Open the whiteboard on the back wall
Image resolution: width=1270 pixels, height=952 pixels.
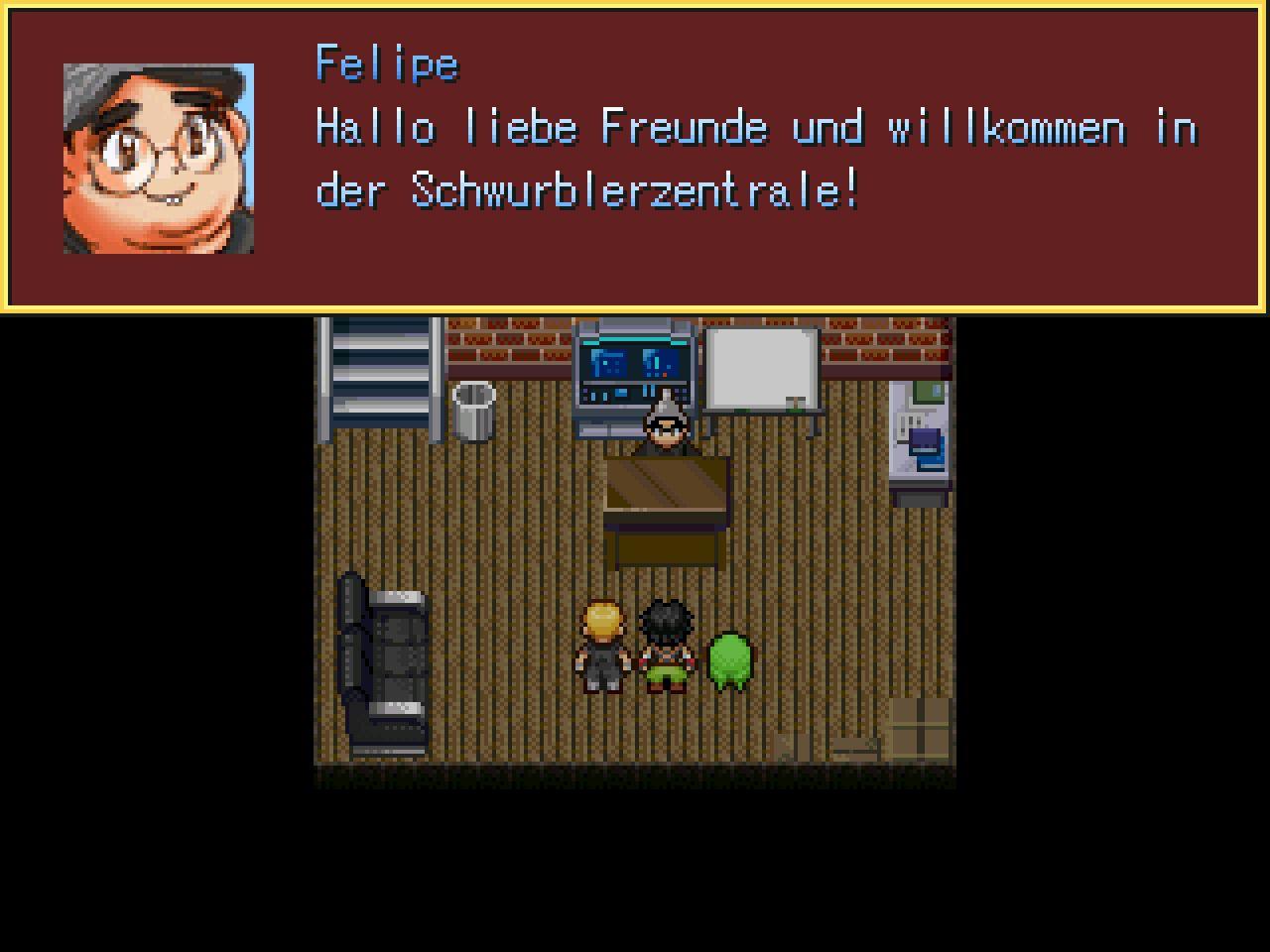pyautogui.click(x=759, y=367)
